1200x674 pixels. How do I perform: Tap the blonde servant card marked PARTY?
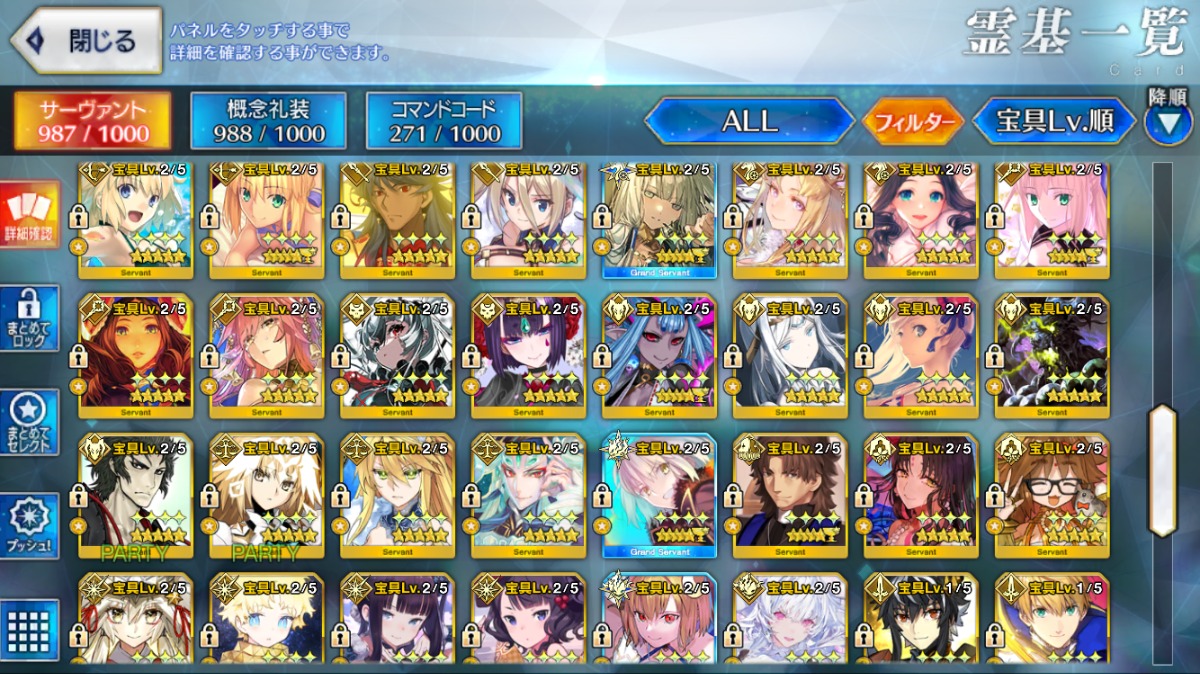click(x=265, y=496)
